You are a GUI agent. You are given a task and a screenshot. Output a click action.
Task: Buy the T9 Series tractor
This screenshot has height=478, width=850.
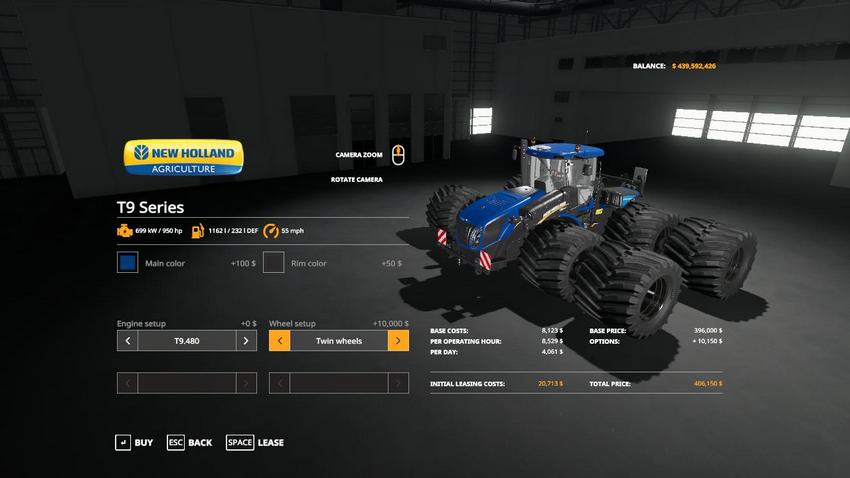point(134,442)
